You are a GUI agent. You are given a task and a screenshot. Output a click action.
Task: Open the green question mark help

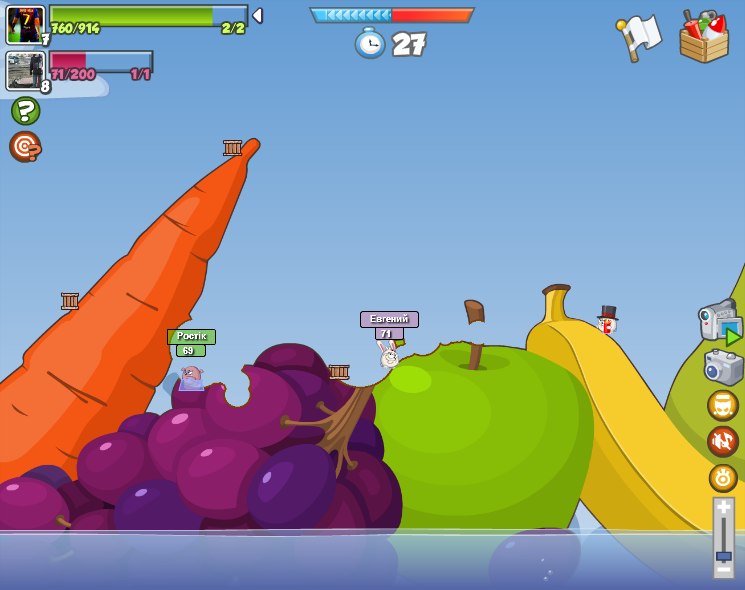point(25,110)
